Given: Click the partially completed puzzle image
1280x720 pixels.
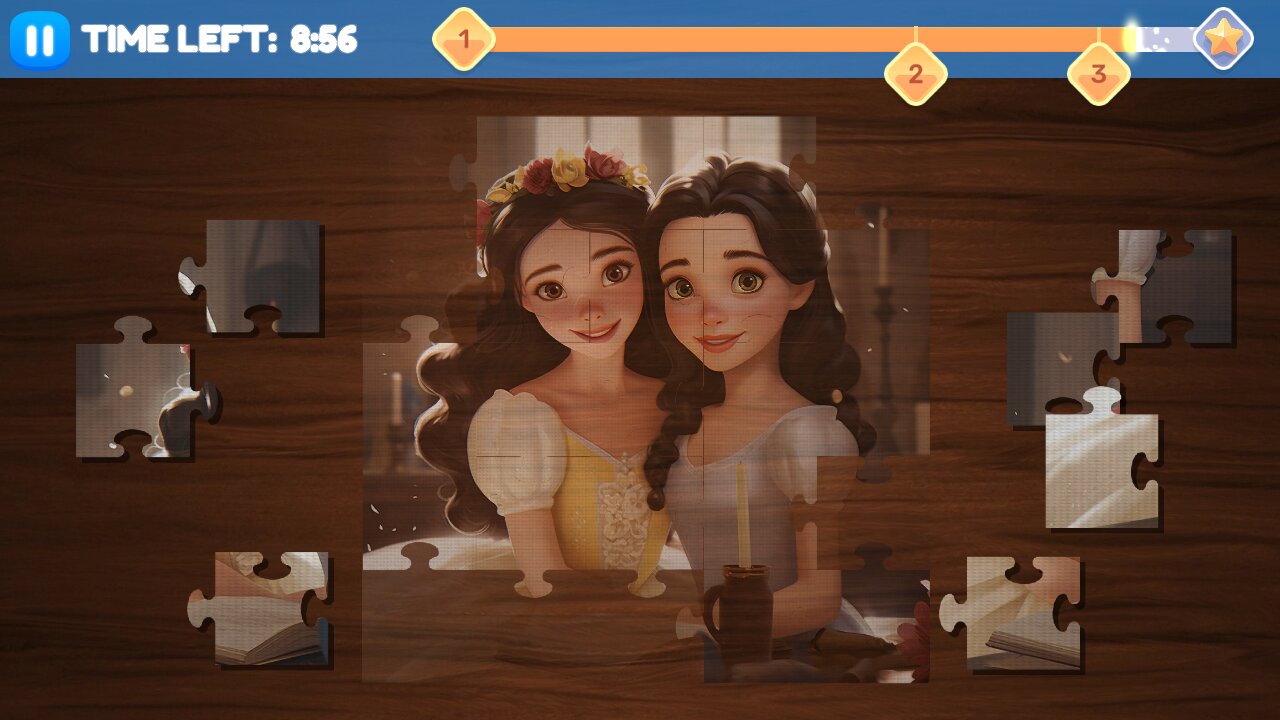Looking at the screenshot, I should 650,350.
